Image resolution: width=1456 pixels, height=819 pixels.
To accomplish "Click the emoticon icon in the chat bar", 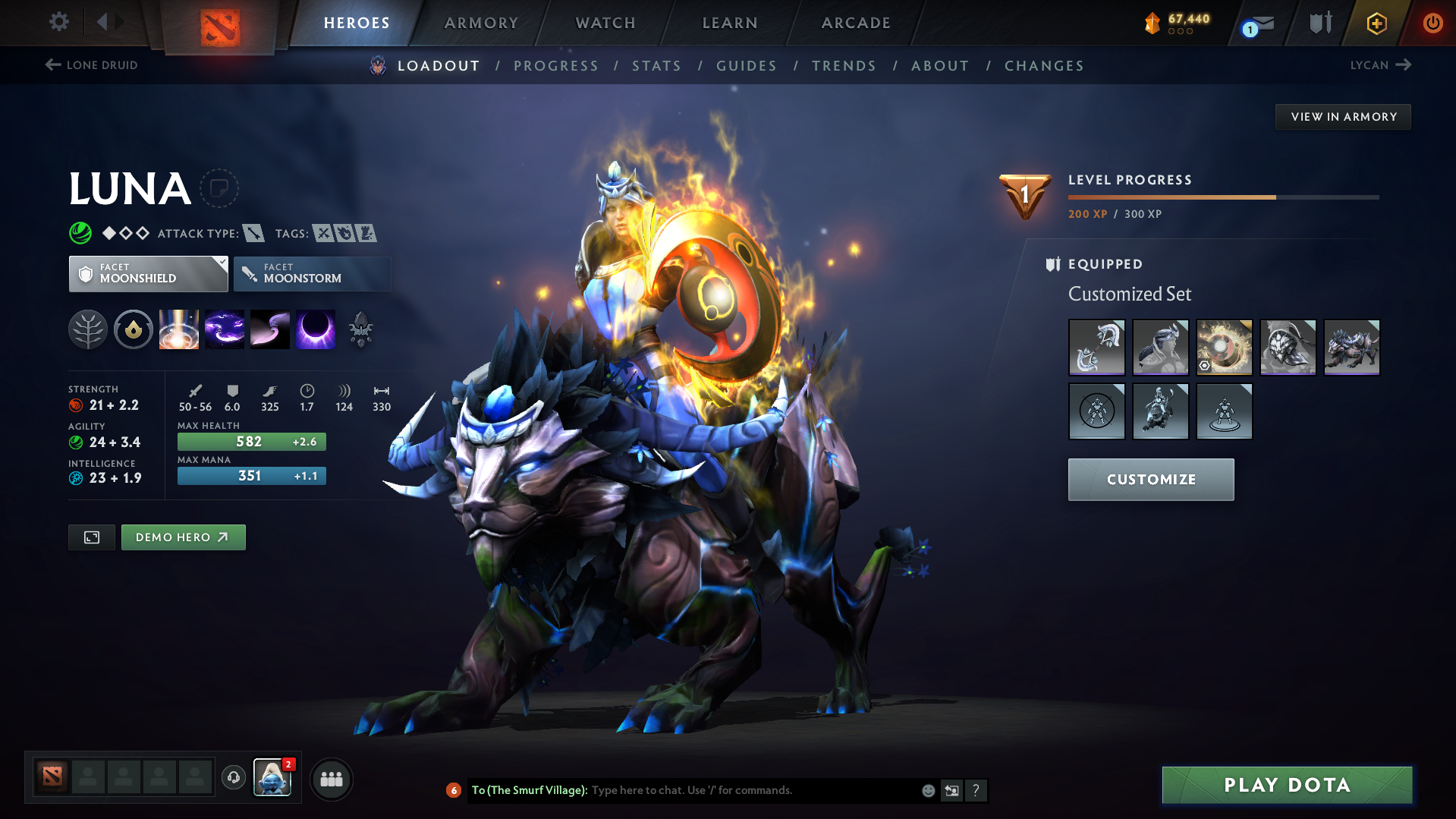I will coord(927,790).
